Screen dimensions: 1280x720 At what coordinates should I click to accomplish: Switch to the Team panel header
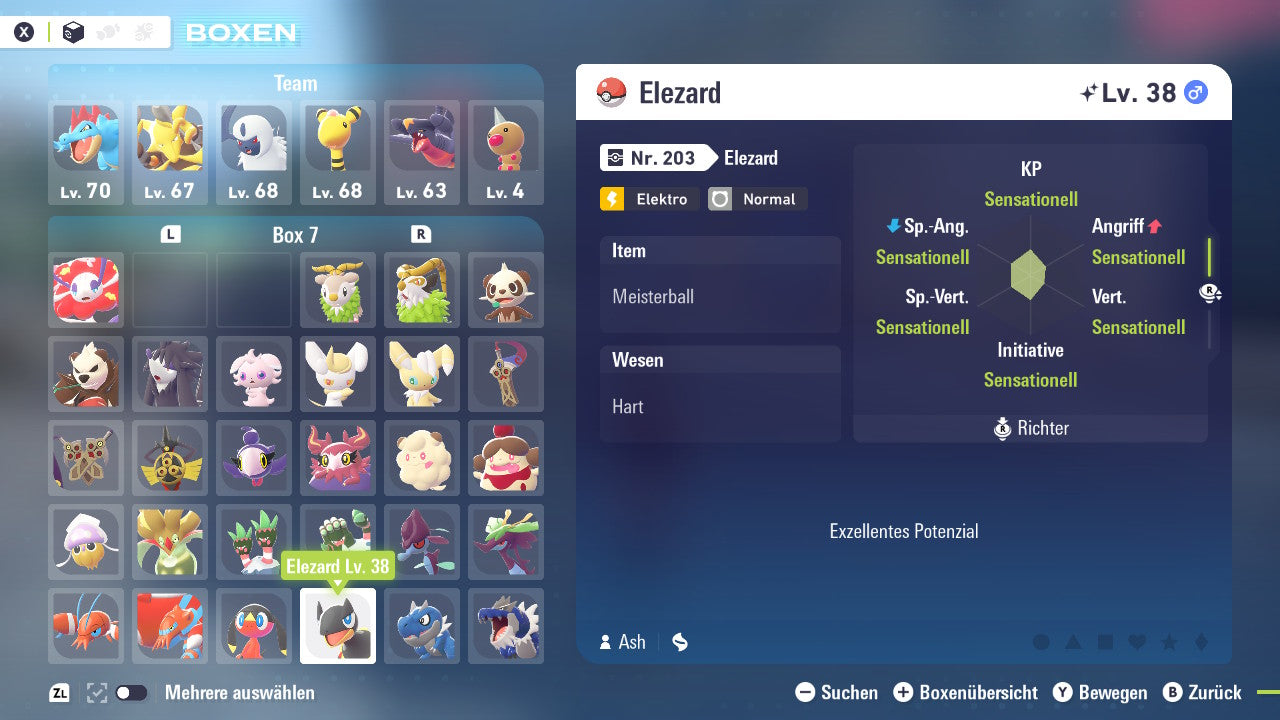click(x=295, y=83)
